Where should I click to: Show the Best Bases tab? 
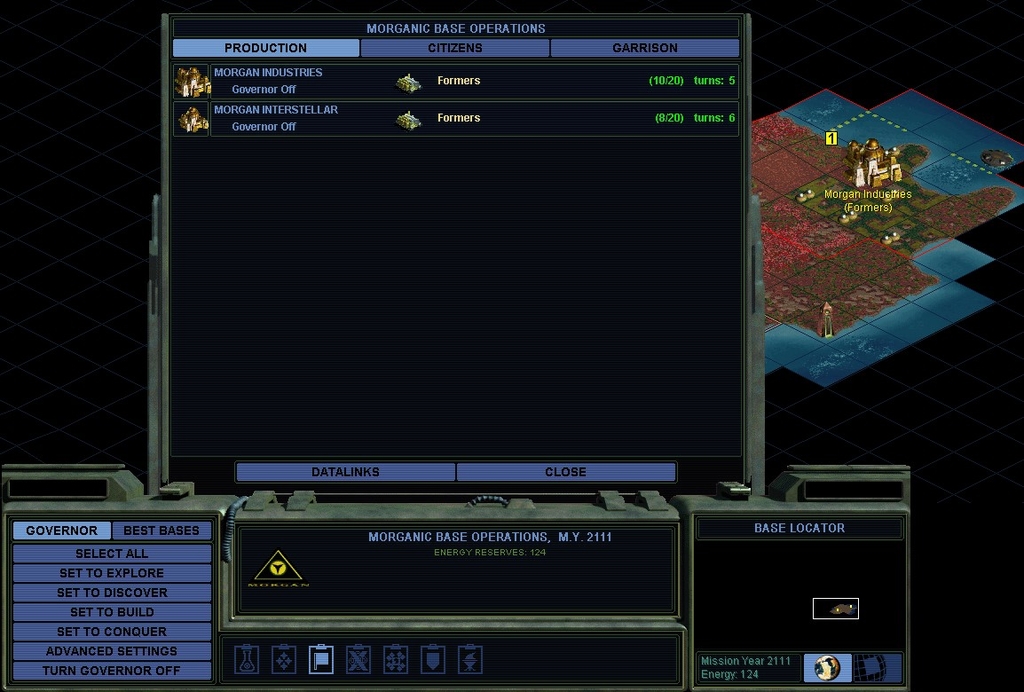point(161,531)
